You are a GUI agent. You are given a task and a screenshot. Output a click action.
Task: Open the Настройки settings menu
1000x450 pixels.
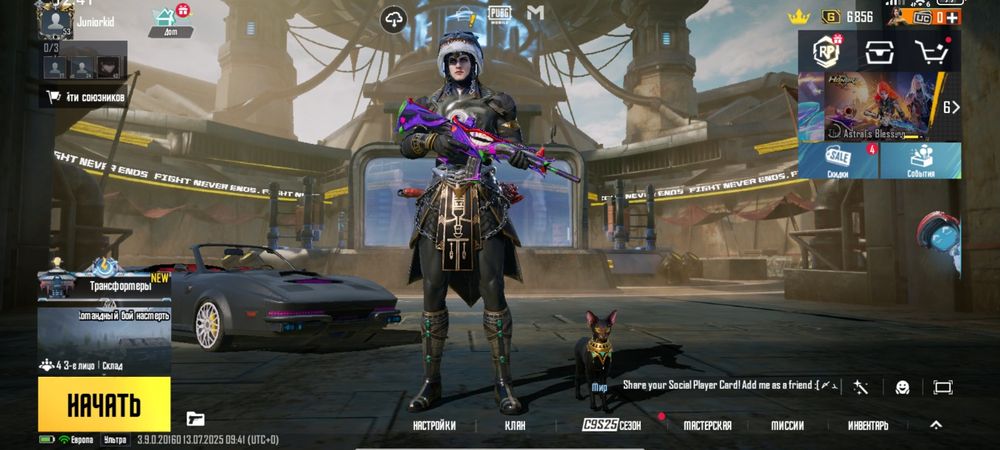pos(434,425)
